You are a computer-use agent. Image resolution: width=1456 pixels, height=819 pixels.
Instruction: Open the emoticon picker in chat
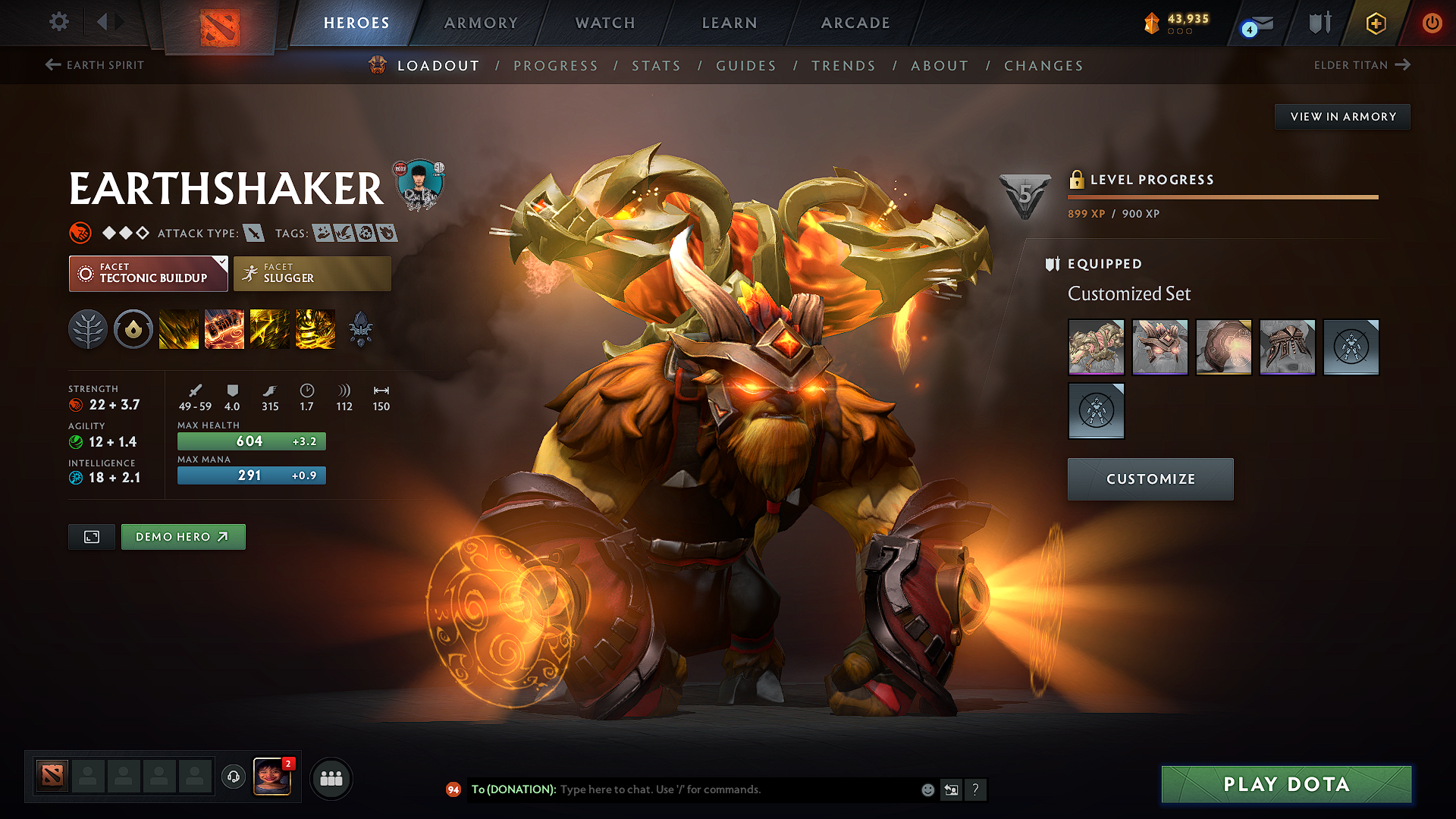point(927,789)
